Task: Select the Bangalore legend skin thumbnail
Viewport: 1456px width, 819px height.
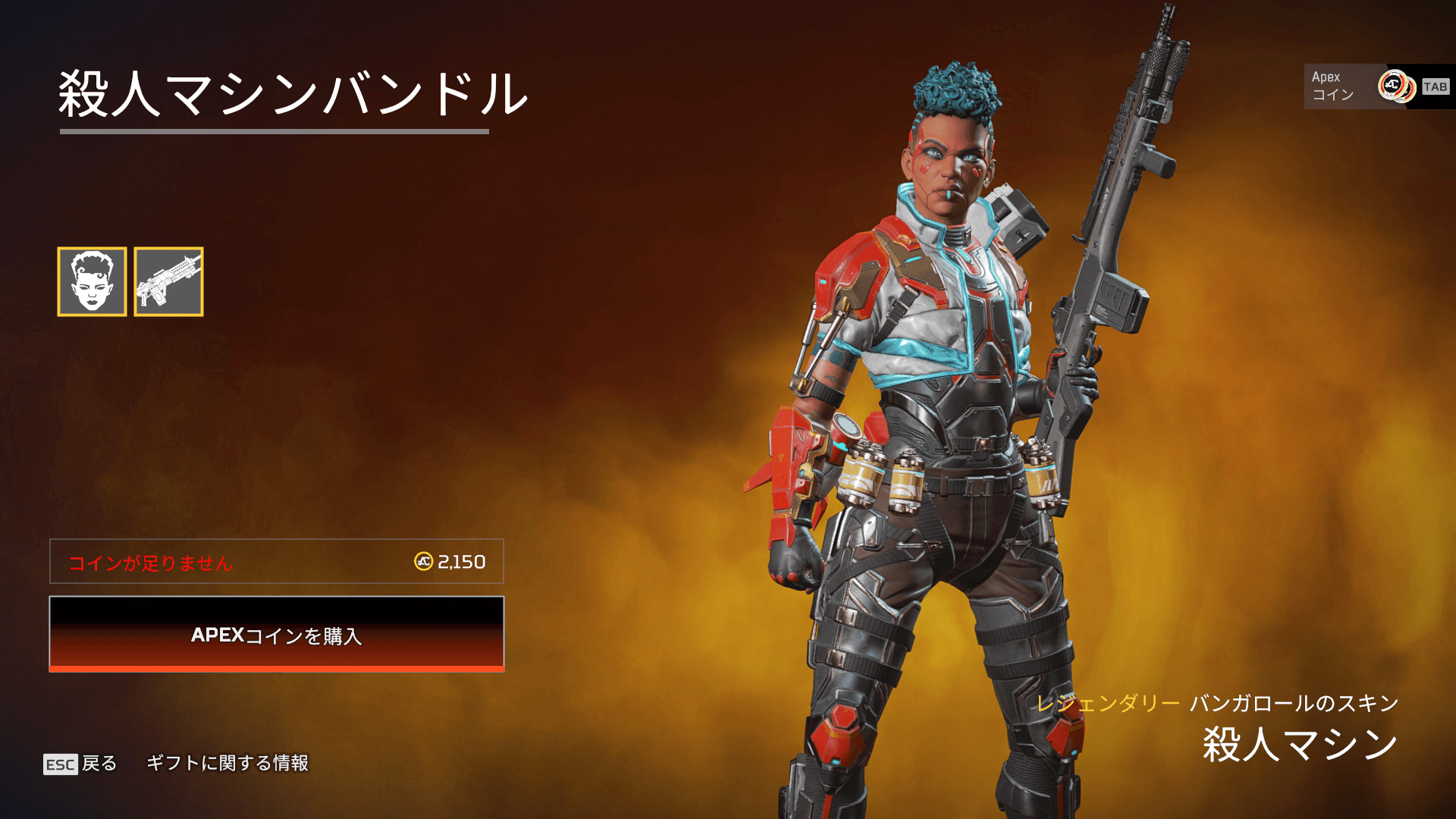Action: tap(92, 281)
